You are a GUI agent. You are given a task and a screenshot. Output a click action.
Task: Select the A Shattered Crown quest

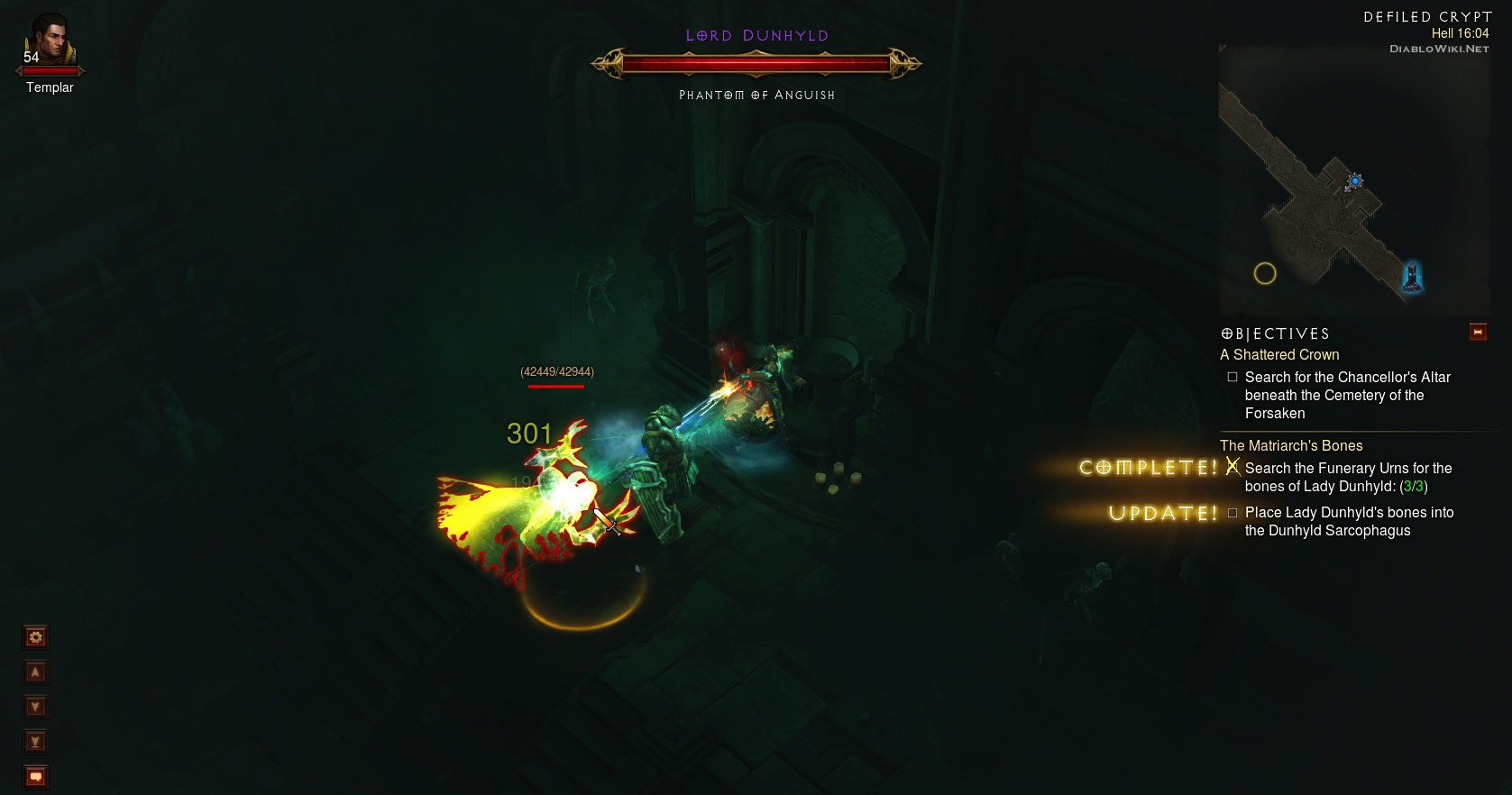pyautogui.click(x=1279, y=355)
